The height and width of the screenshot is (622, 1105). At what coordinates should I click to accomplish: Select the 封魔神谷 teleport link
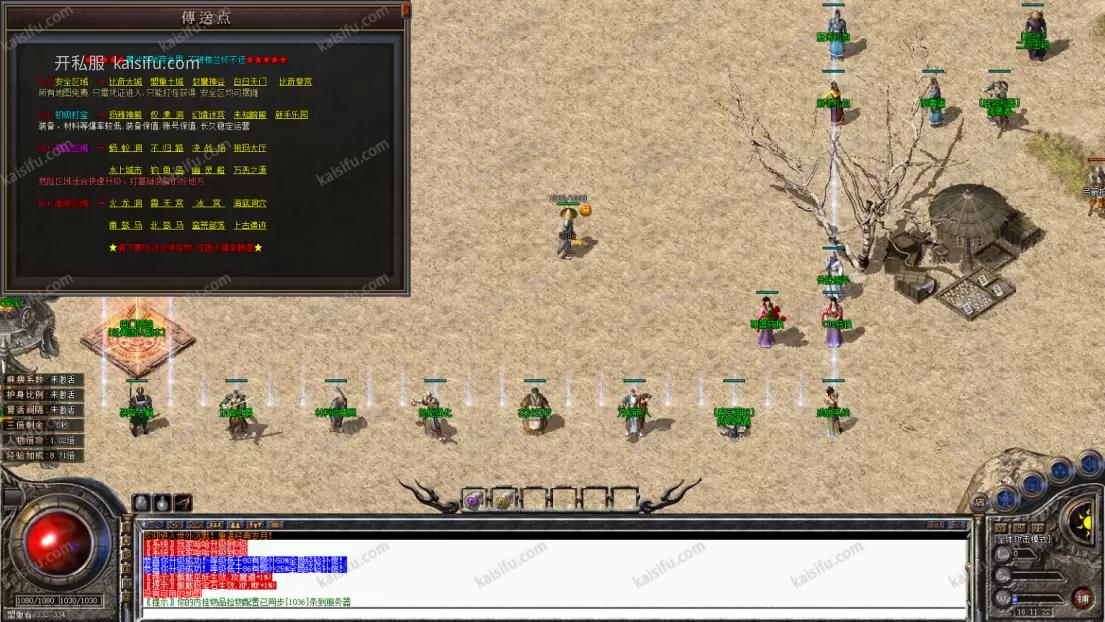(208, 82)
